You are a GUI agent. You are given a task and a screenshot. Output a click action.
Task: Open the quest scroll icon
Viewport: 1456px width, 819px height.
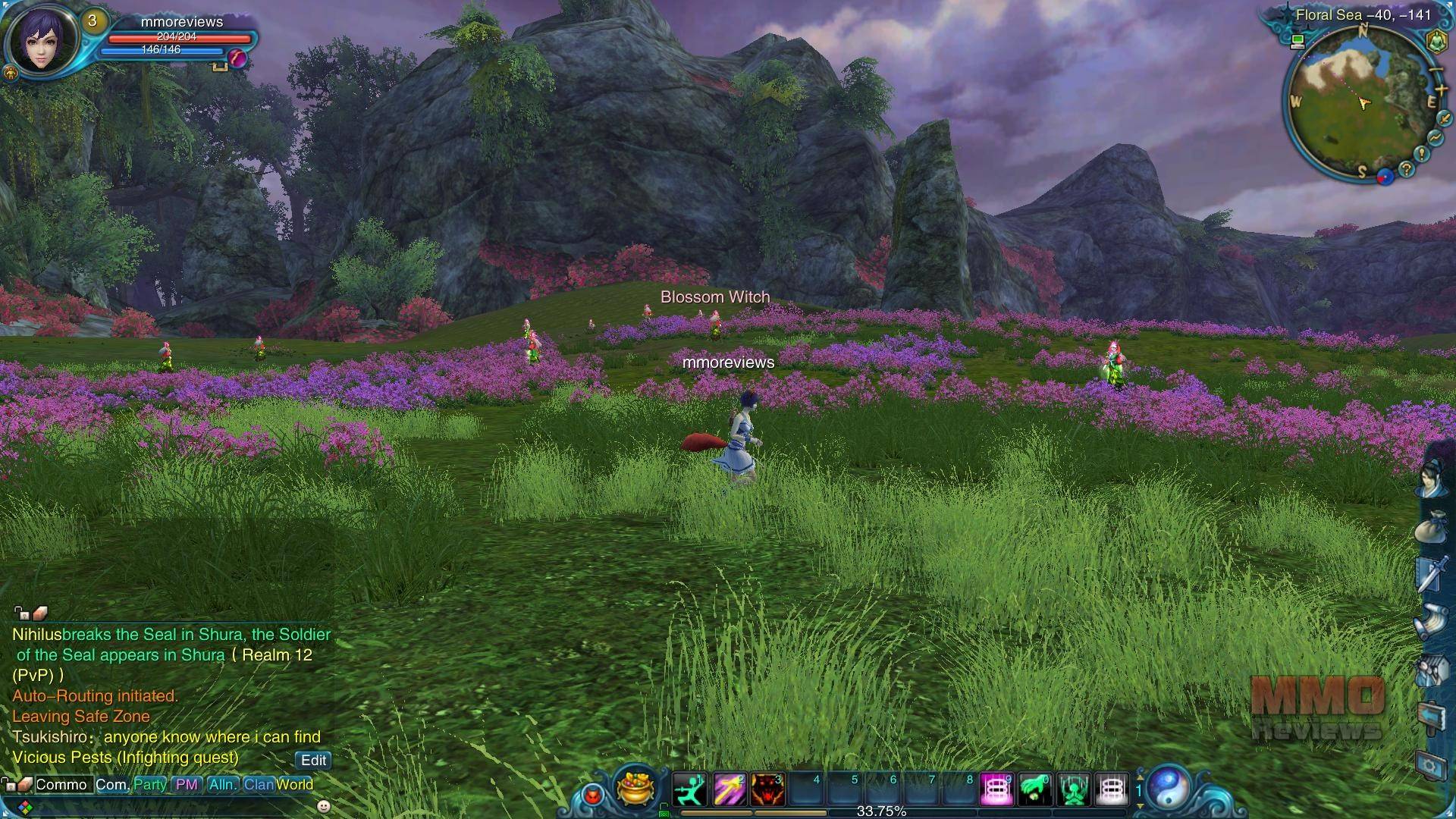point(1432,622)
